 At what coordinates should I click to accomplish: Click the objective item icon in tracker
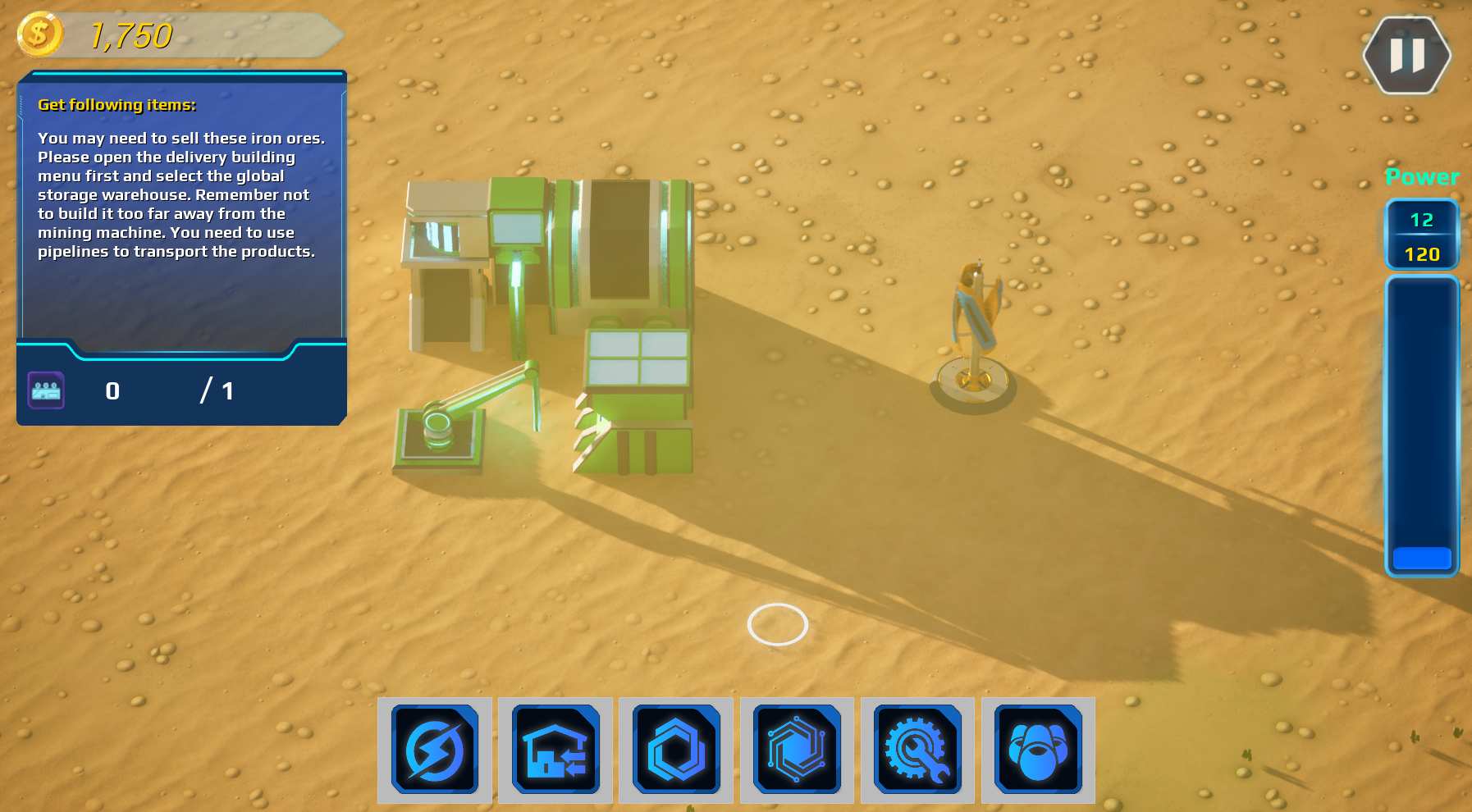[46, 390]
